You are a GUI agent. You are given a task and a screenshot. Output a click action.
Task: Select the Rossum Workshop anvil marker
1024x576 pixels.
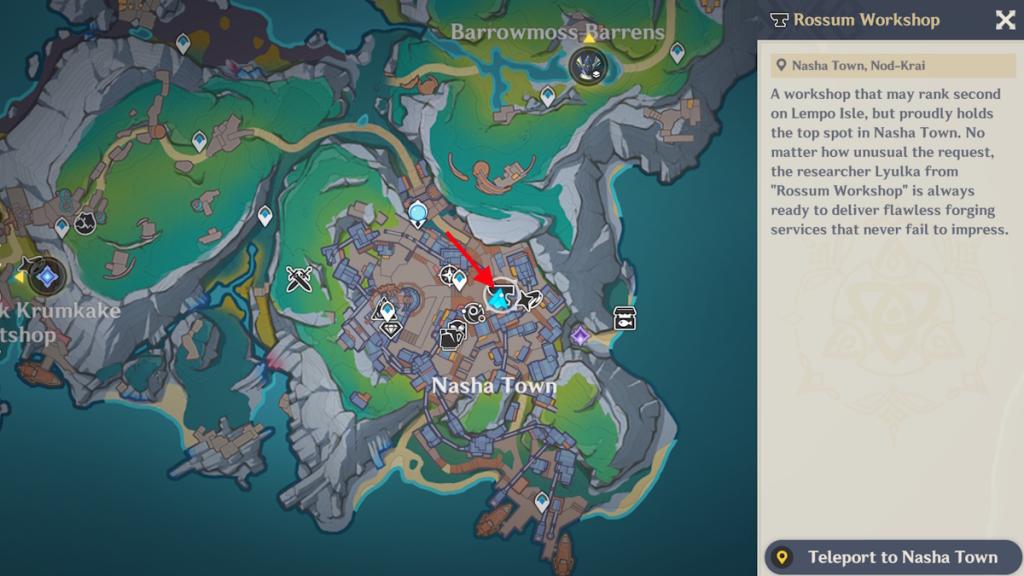point(498,295)
